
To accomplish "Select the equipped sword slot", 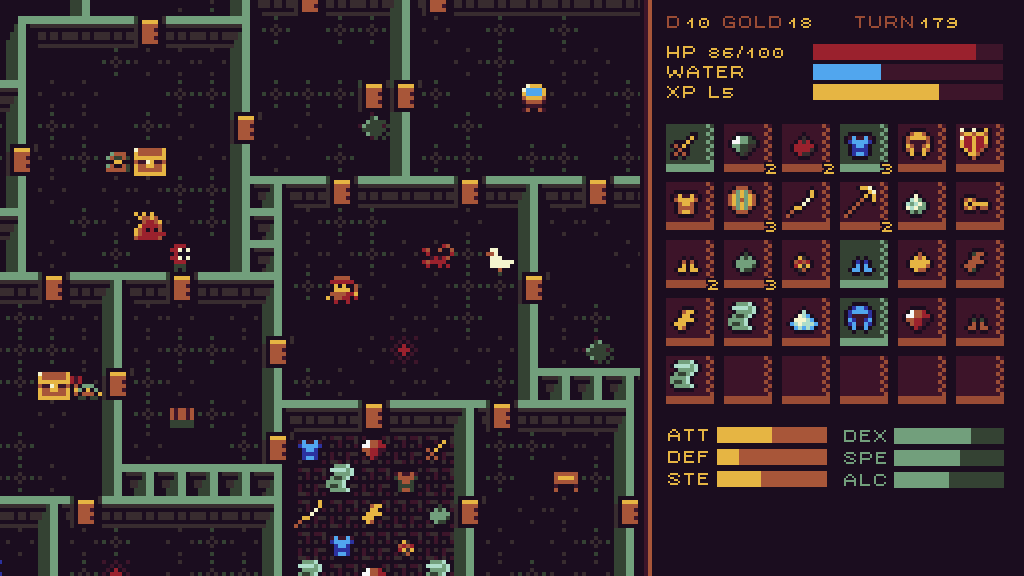I will [x=688, y=148].
